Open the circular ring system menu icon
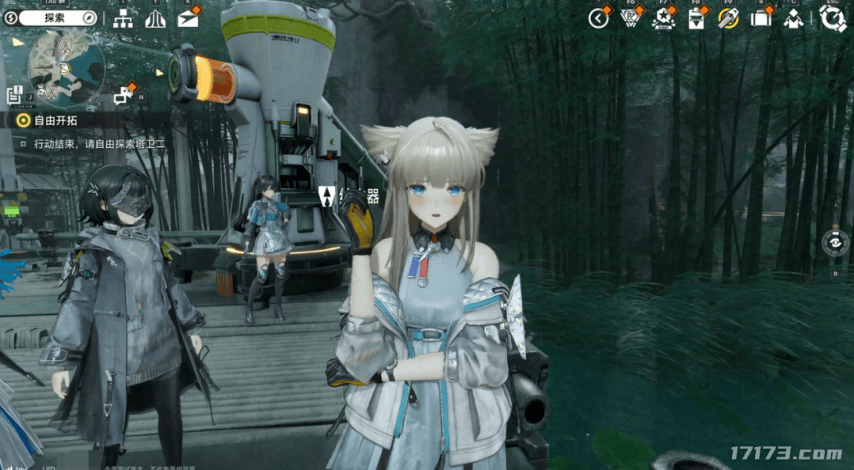Viewport: 854px width, 470px height. 831,18
